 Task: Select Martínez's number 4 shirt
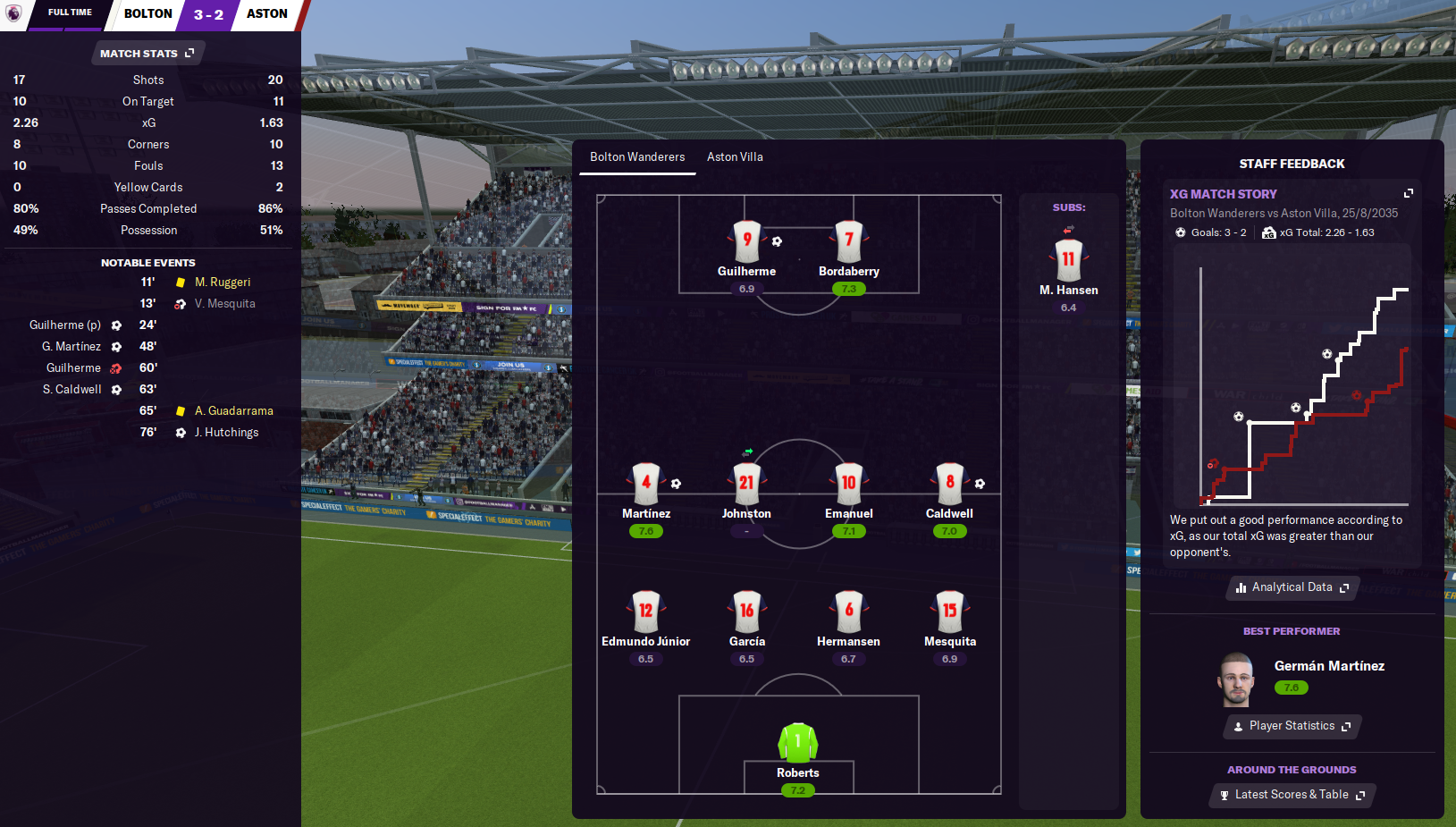pyautogui.click(x=645, y=483)
